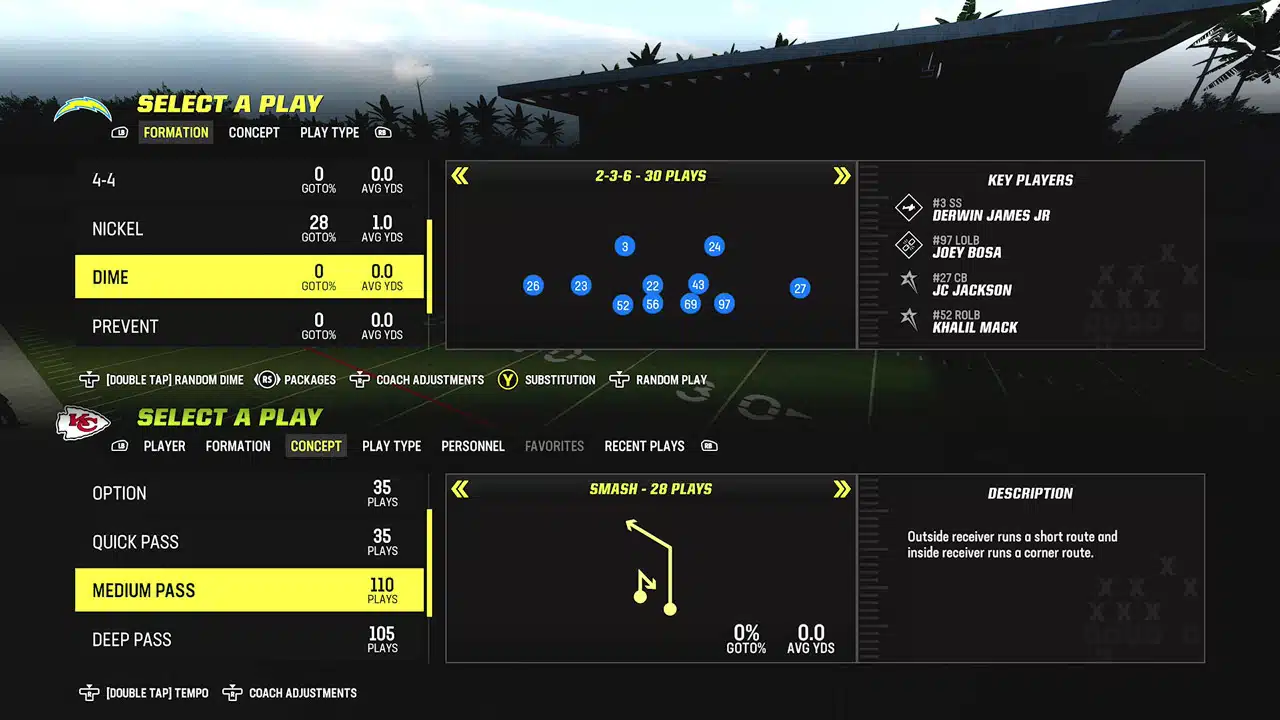
Task: Click the Chargers team logo
Action: 83,108
